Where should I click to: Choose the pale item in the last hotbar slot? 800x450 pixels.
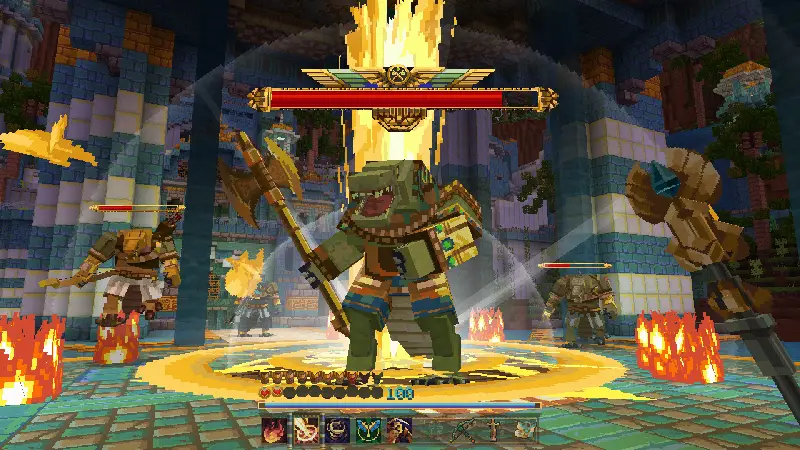[x=524, y=430]
